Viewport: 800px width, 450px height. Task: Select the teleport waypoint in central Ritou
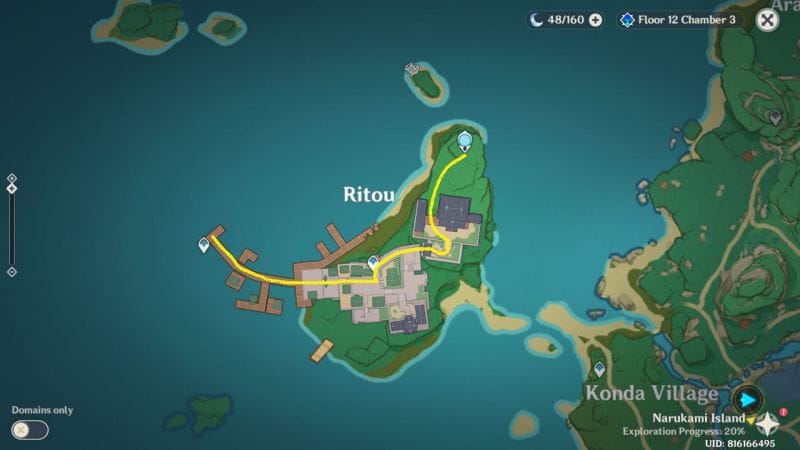coord(373,262)
